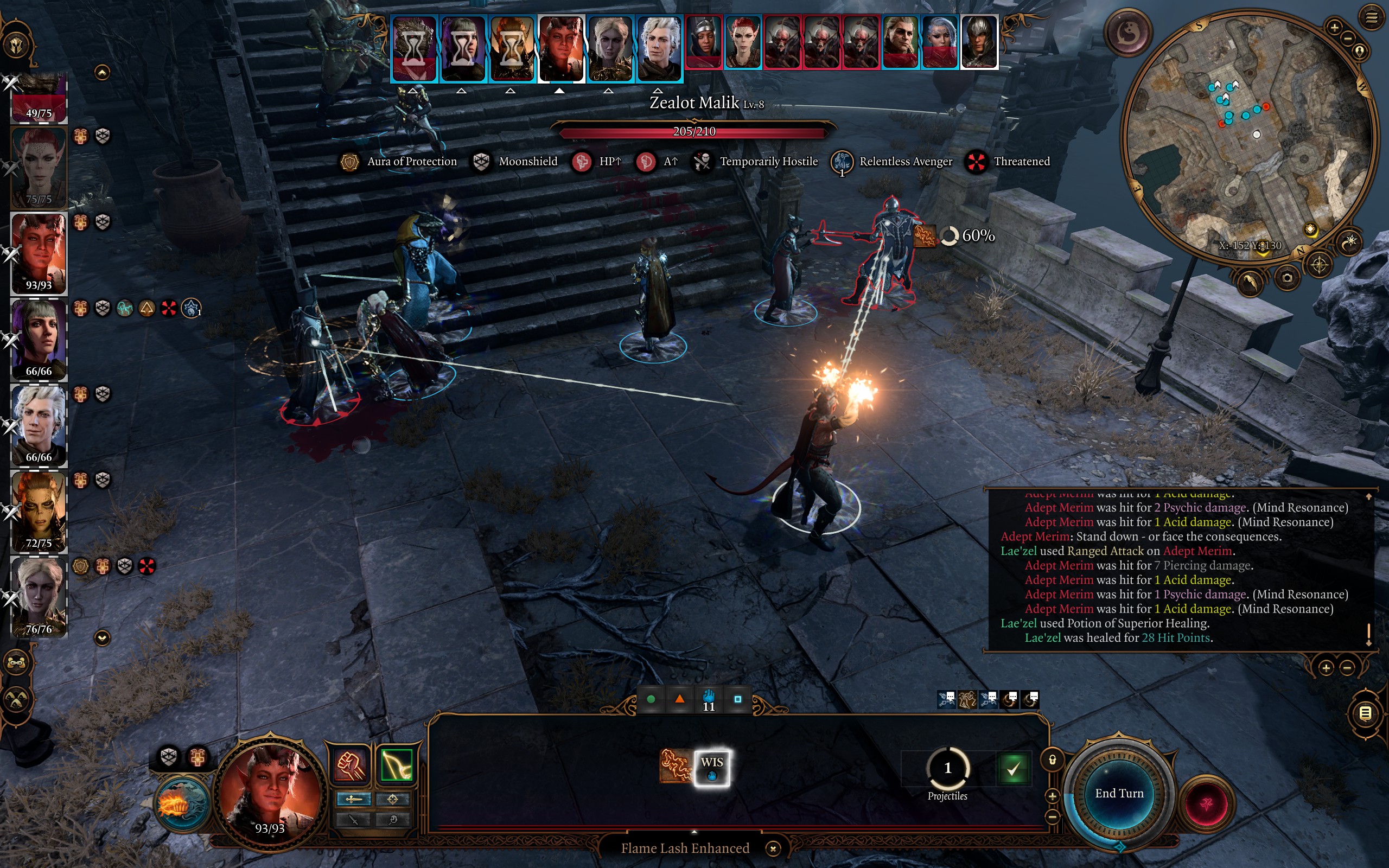Select the purple-haired party member portrait
Screen dimensions: 1389x868
tap(39, 340)
